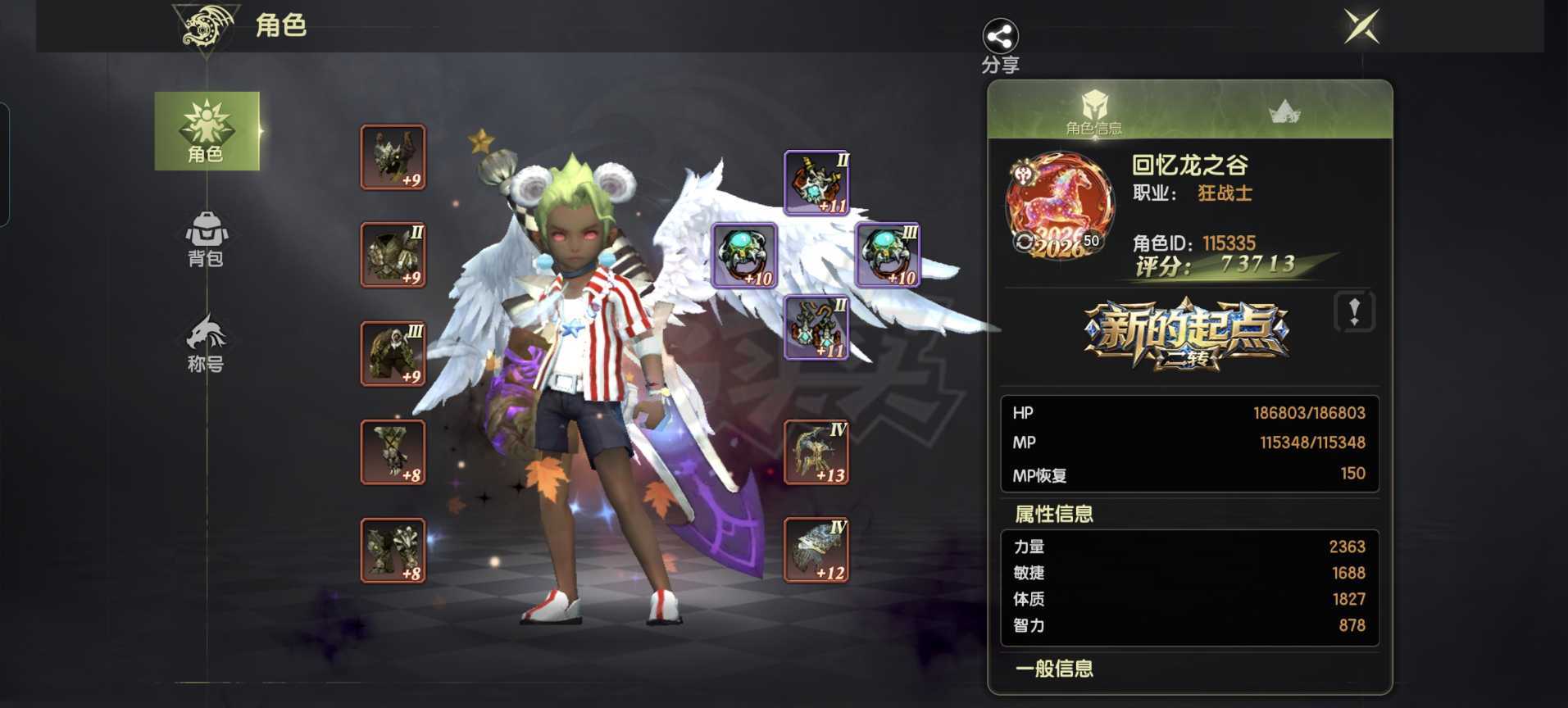Choose the +10 tier III ring slot
The width and height of the screenshot is (1568, 708).
888,255
